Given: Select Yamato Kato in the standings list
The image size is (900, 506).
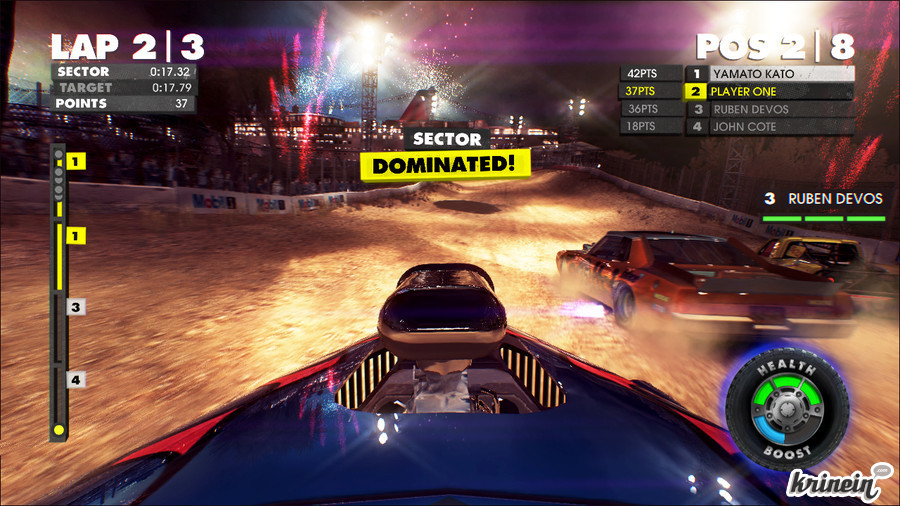Looking at the screenshot, I should 768,74.
